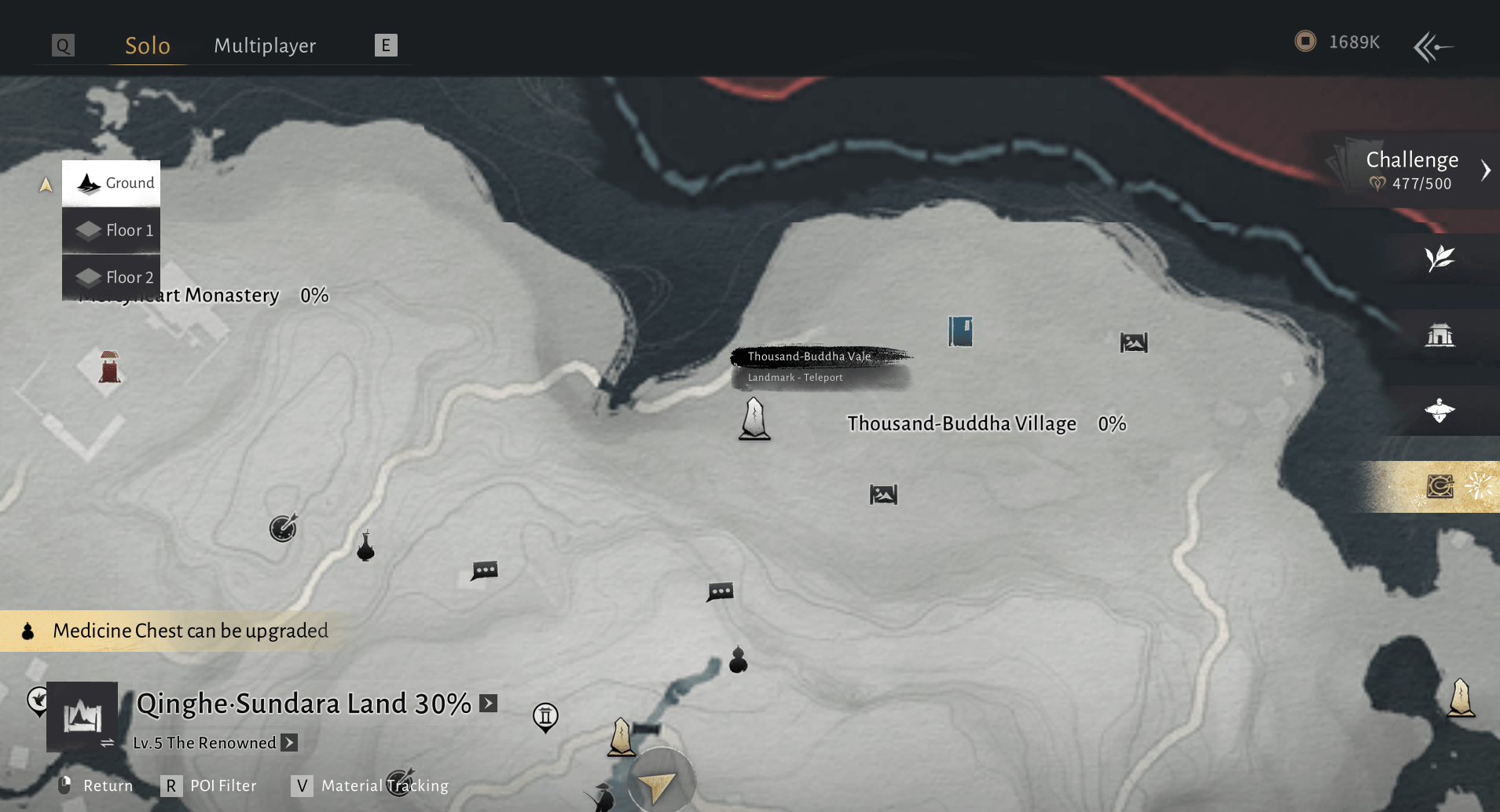Image resolution: width=1500 pixels, height=812 pixels.
Task: Select Floor 2 map layer
Action: 112,276
